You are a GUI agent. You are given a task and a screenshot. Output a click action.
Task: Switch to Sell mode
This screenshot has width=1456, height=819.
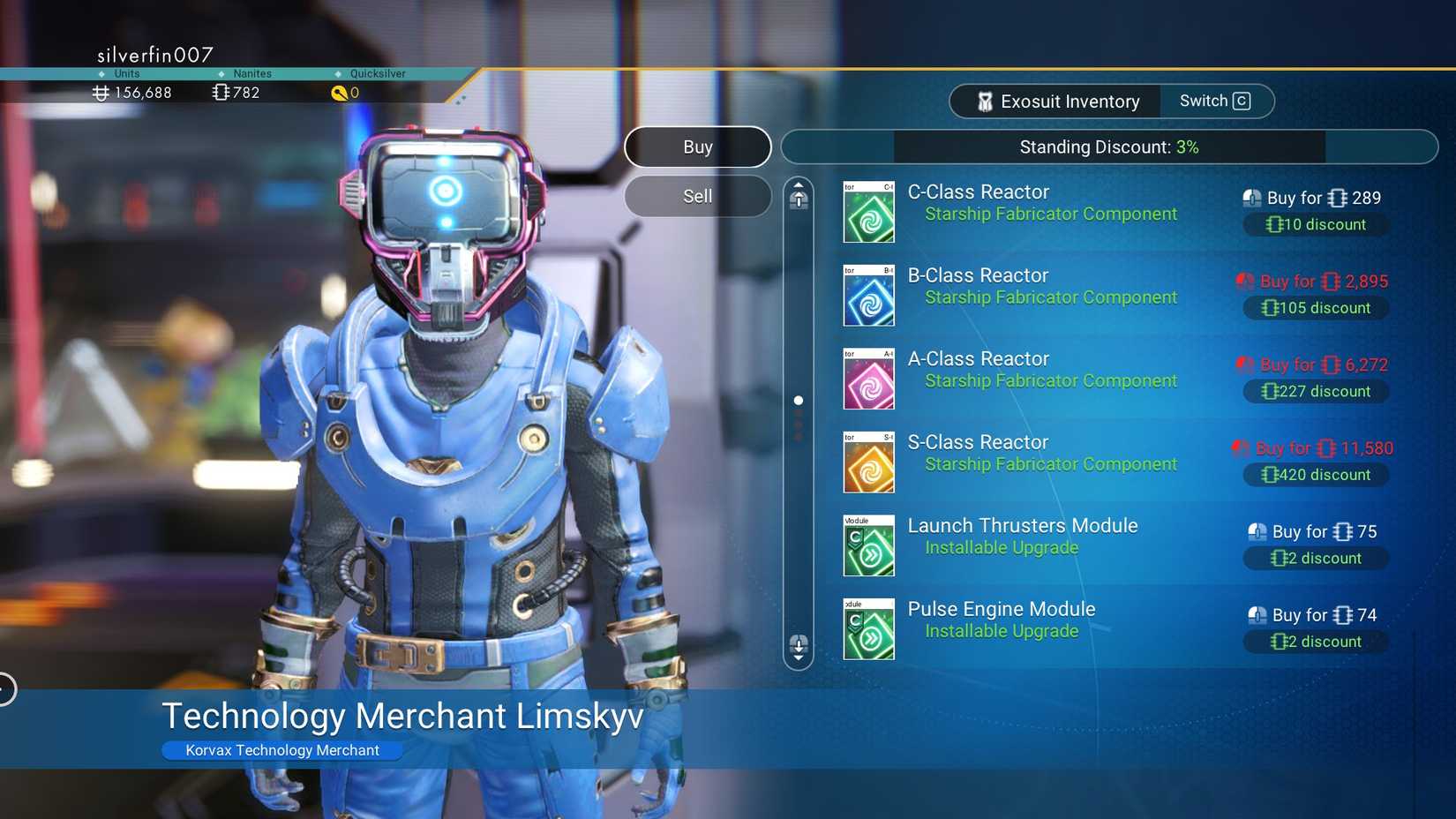coord(697,195)
